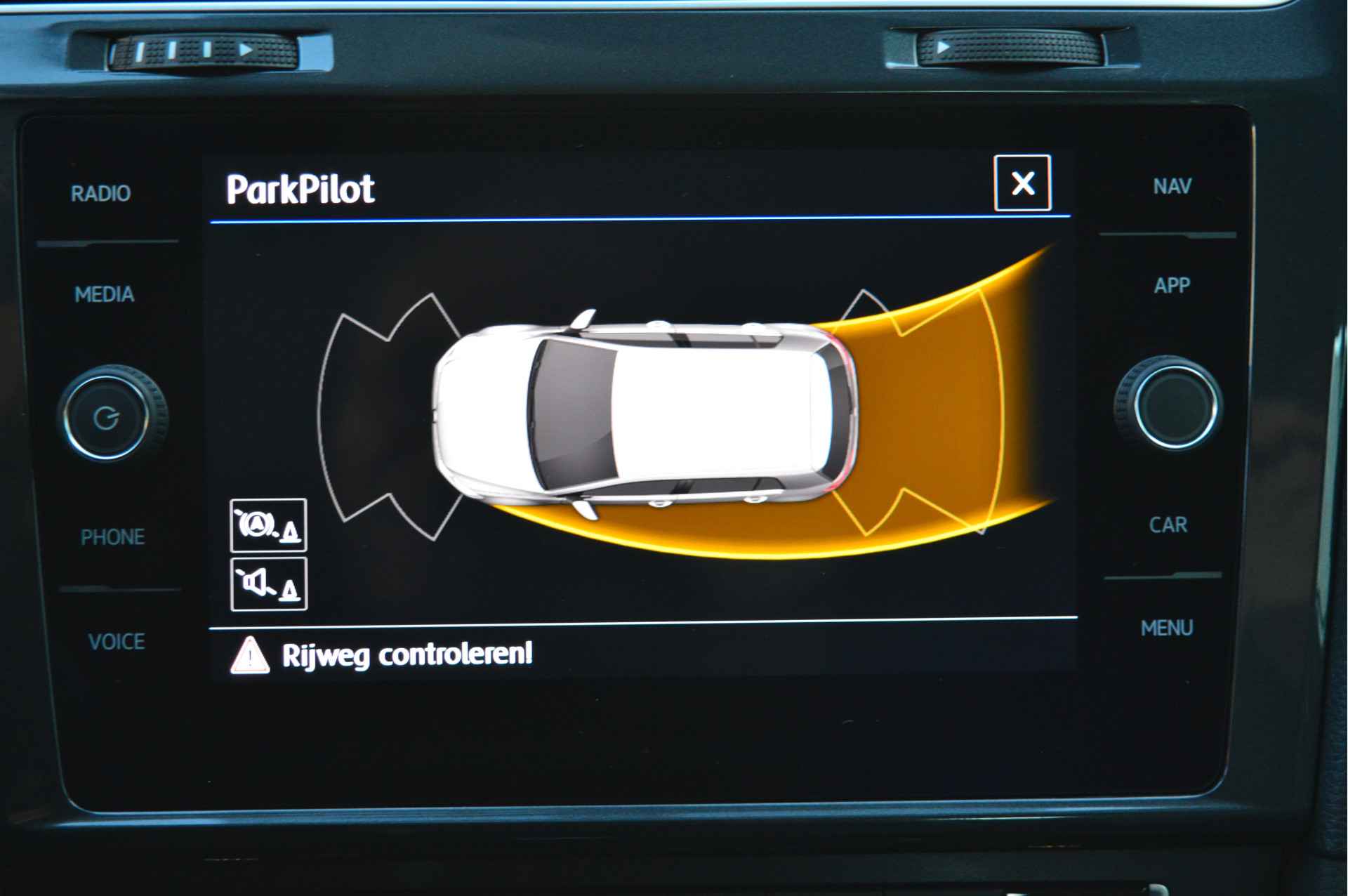Select the APP menu button
The width and height of the screenshot is (1348, 896).
pyautogui.click(x=1171, y=285)
